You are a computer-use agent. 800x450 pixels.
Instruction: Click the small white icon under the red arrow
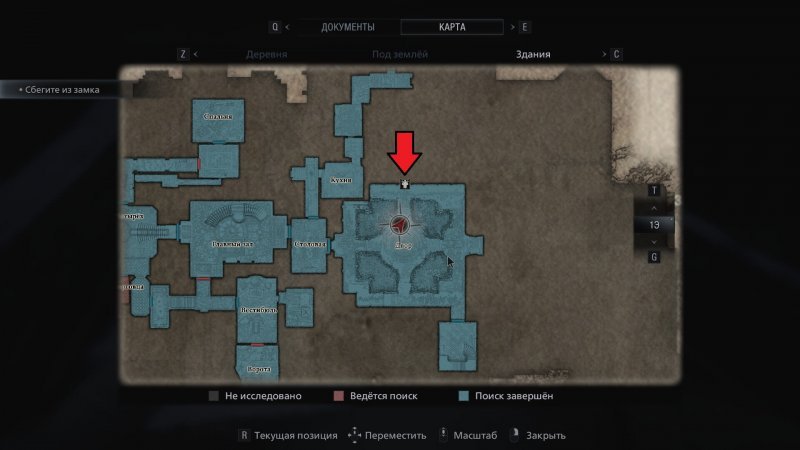coord(405,183)
